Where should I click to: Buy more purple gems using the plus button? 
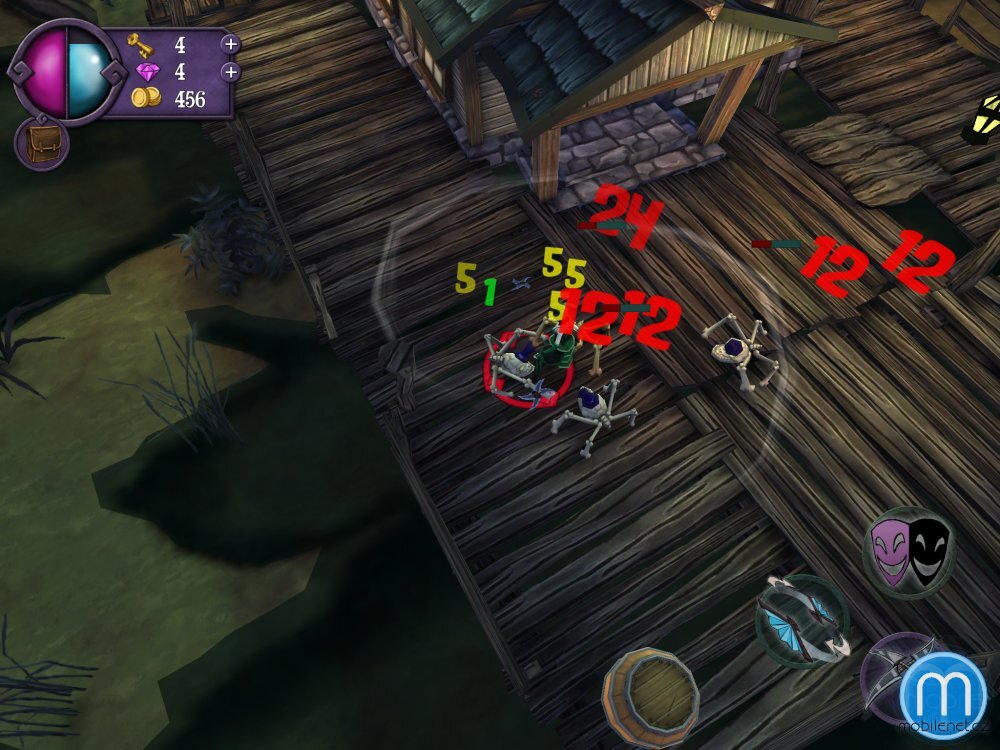pyautogui.click(x=230, y=72)
